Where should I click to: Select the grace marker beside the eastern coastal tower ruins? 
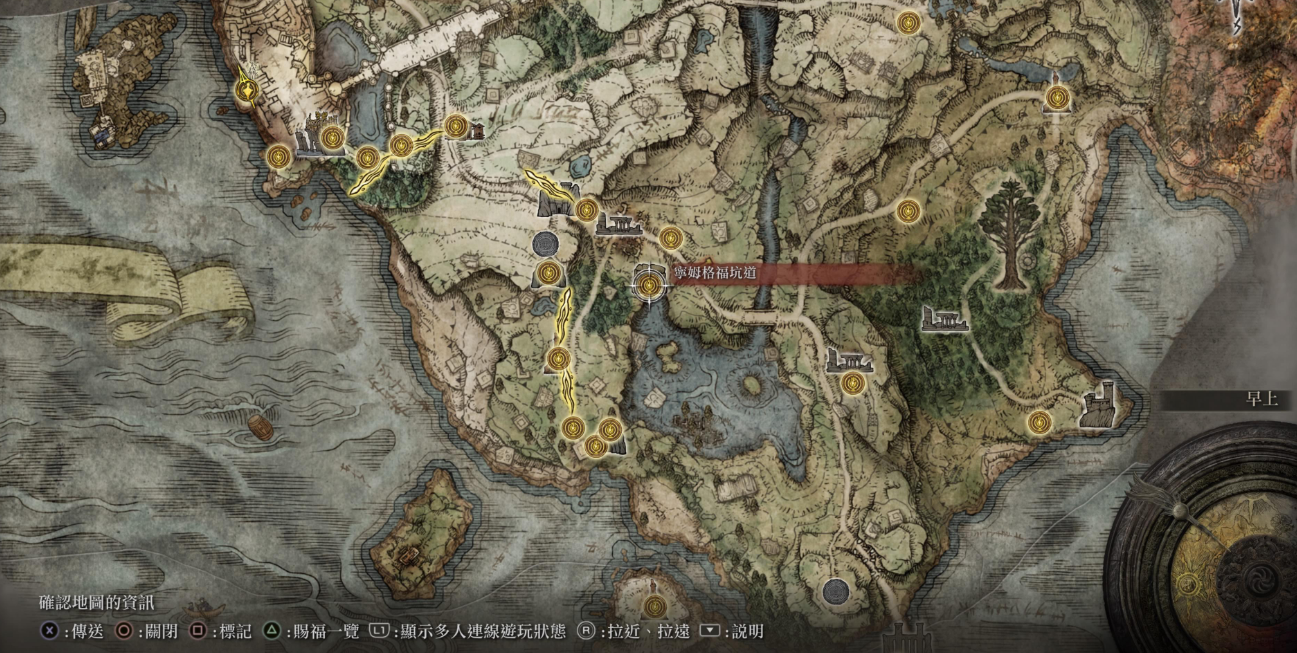(x=1039, y=422)
